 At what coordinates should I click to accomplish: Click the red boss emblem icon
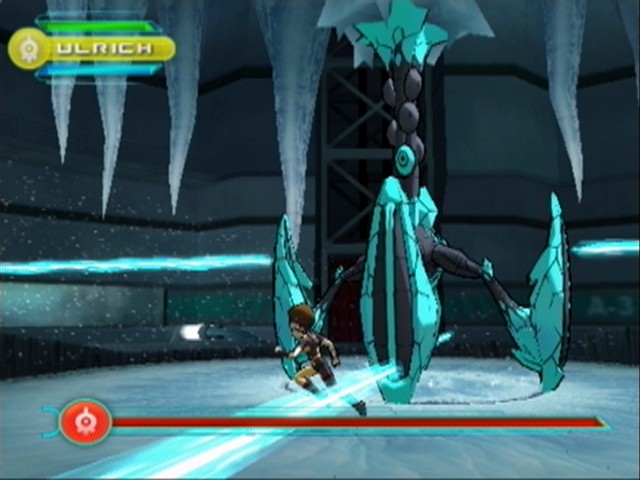click(x=84, y=421)
